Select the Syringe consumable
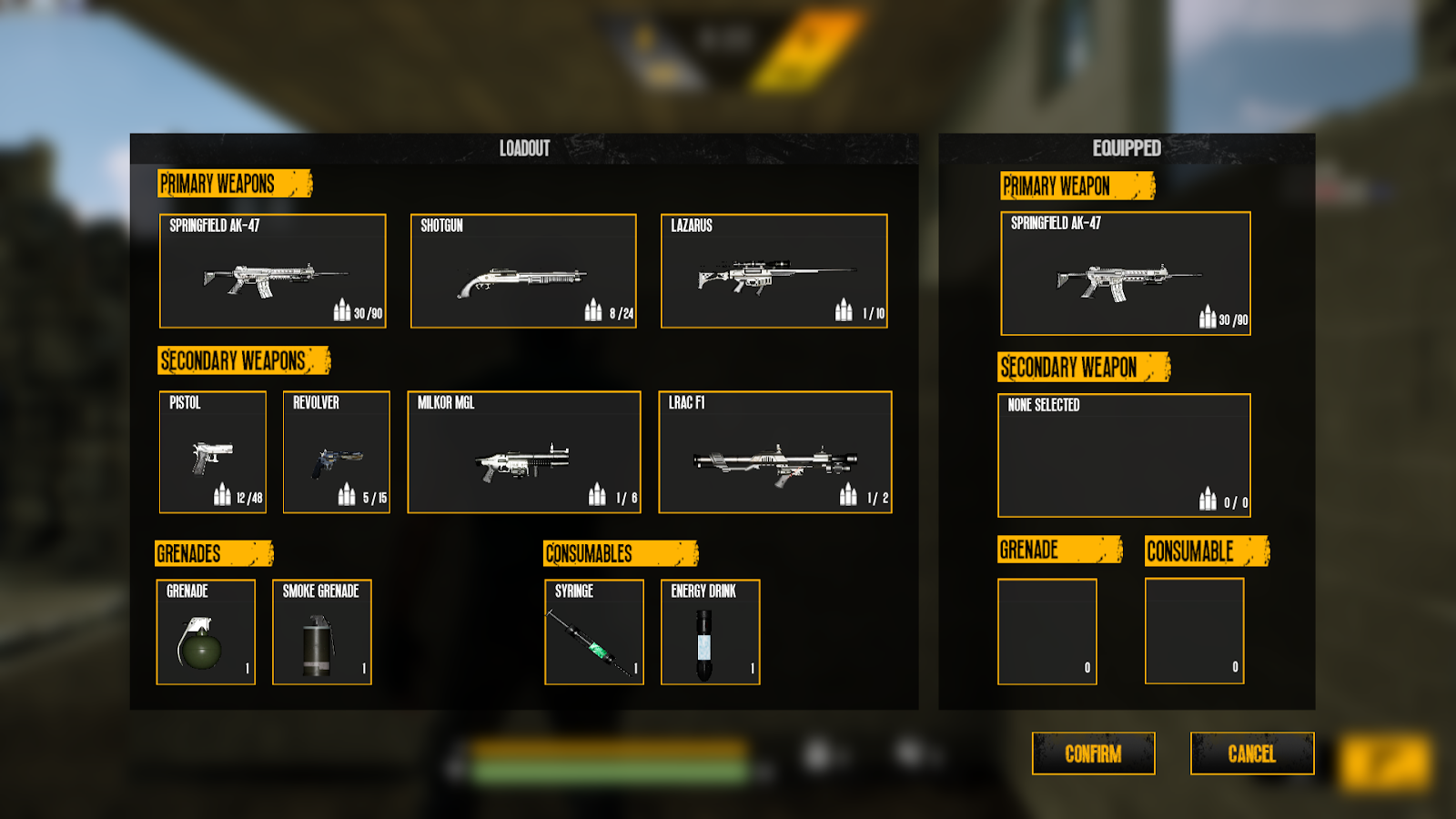The image size is (1456, 819). pyautogui.click(x=594, y=632)
